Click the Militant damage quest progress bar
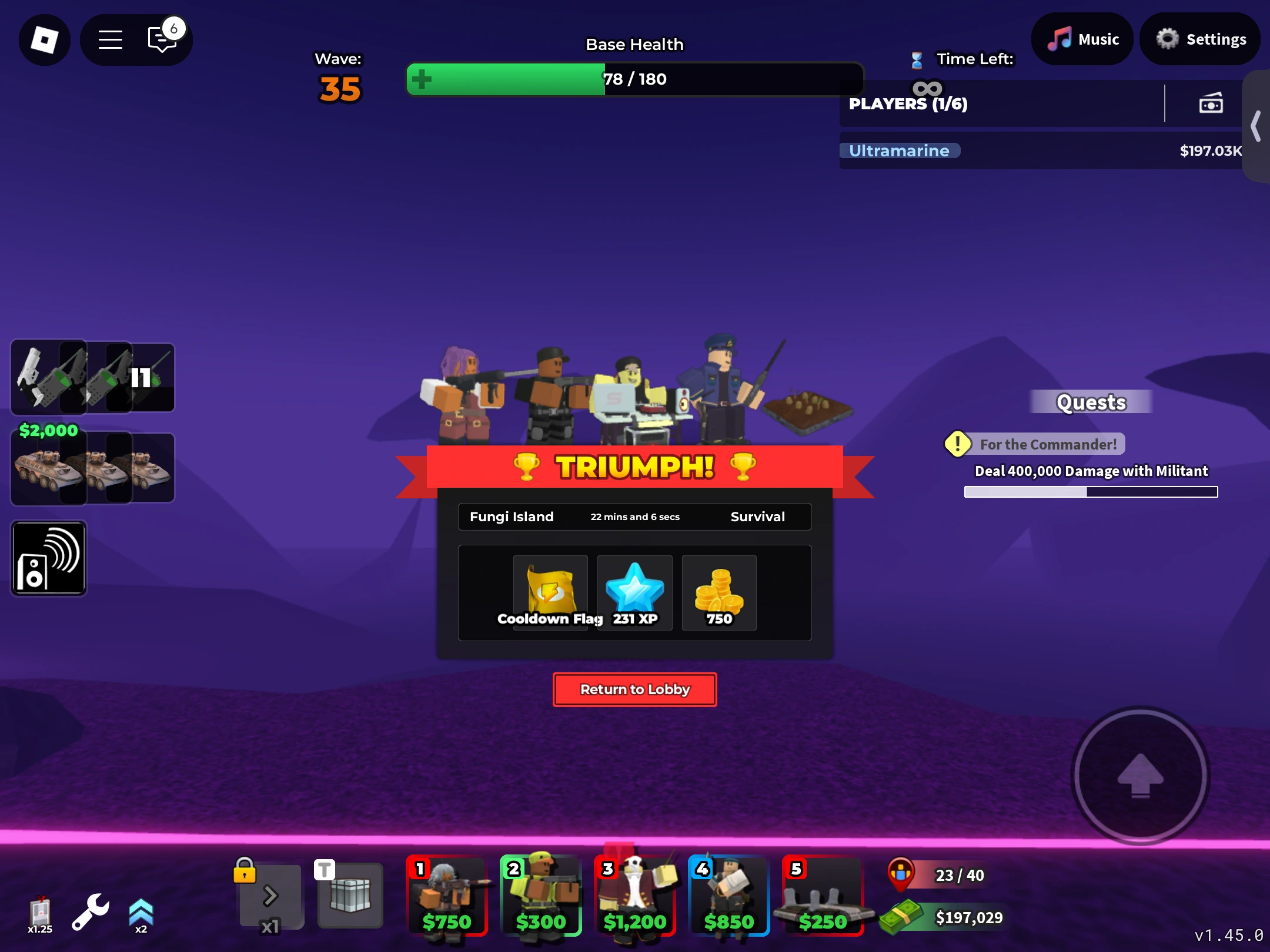The height and width of the screenshot is (952, 1270). tap(1090, 492)
